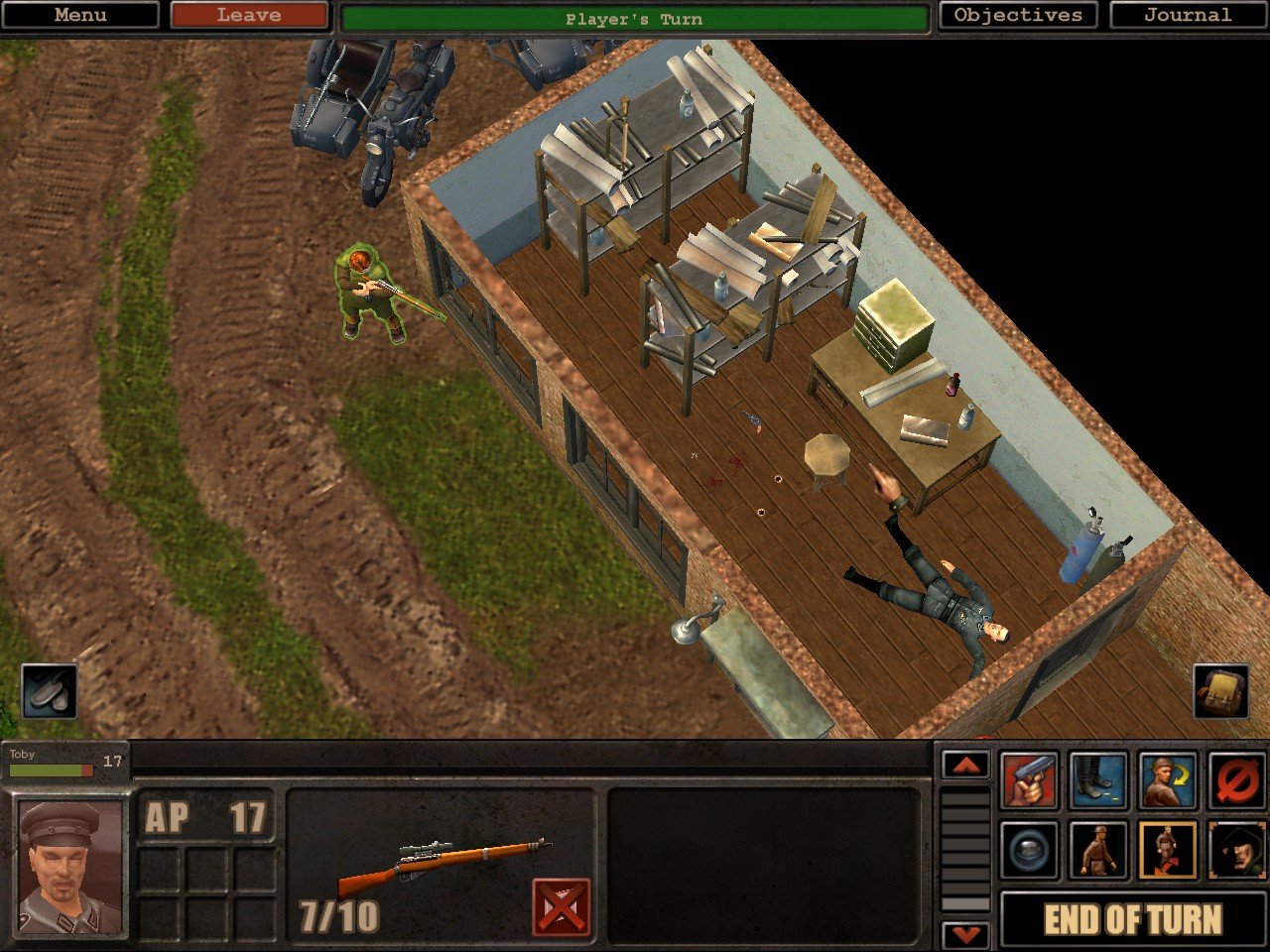
Task: Open the Menu
Action: tap(79, 15)
